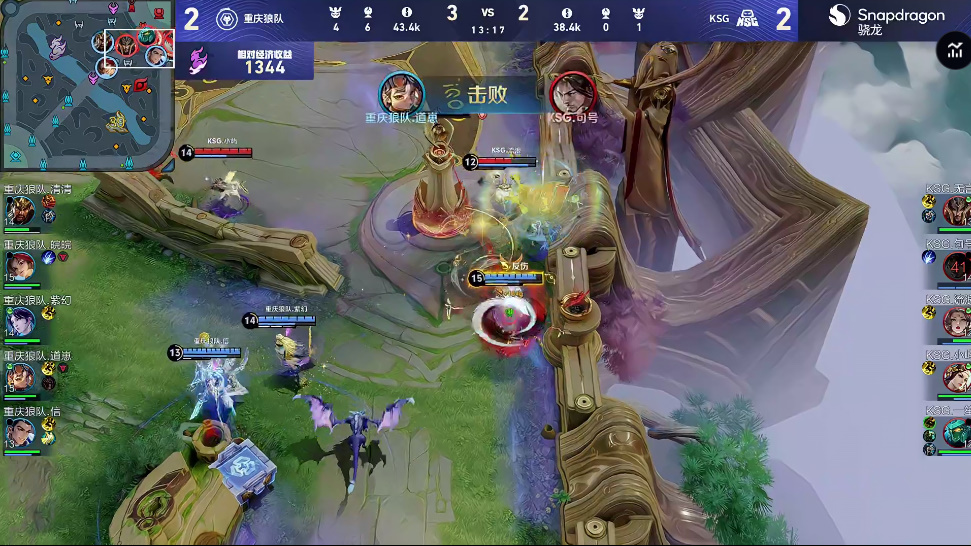Click the 重庆狼队 team logo in scoreboard
The image size is (971, 546).
pyautogui.click(x=225, y=19)
